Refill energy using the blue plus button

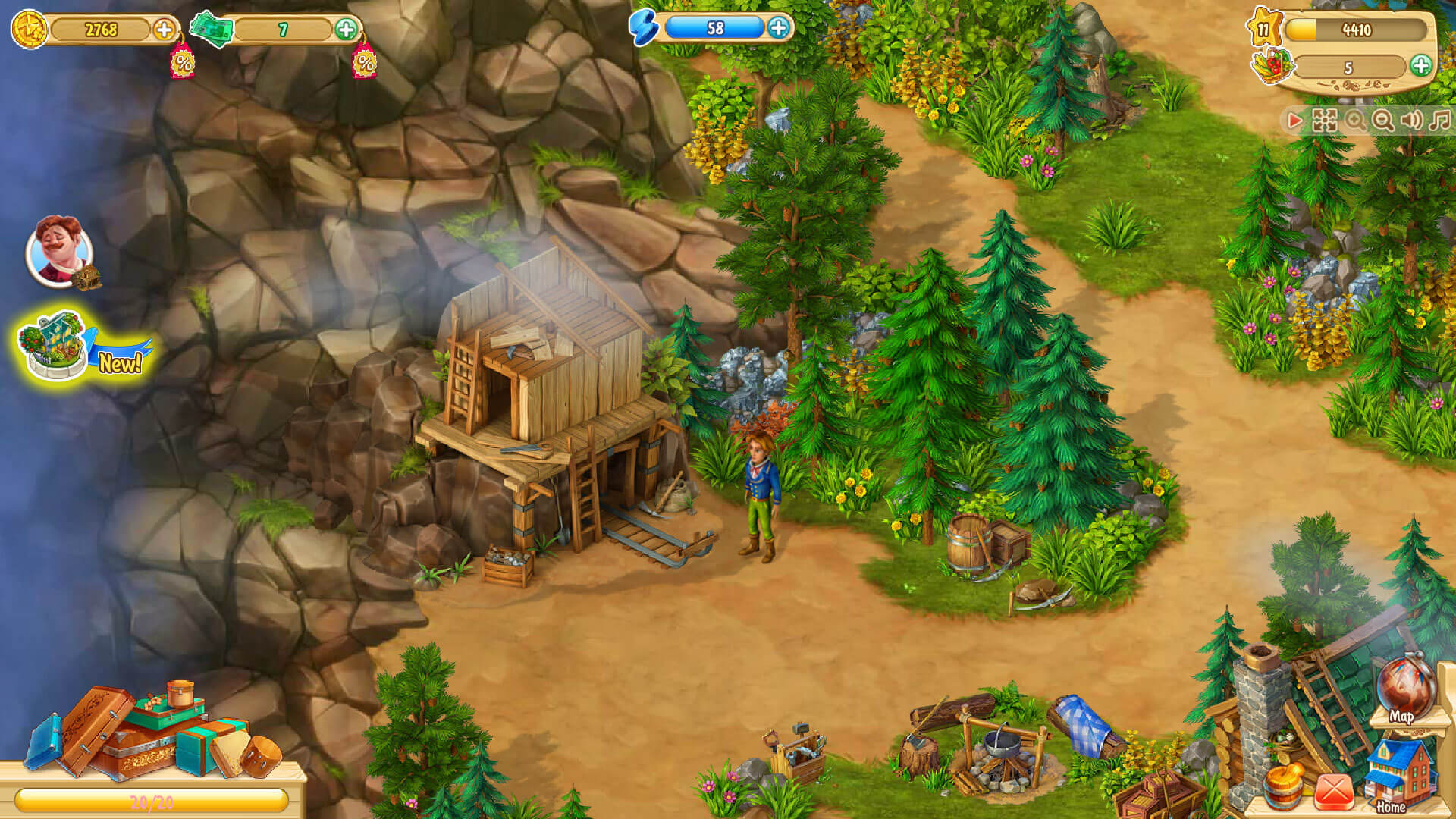tap(778, 28)
